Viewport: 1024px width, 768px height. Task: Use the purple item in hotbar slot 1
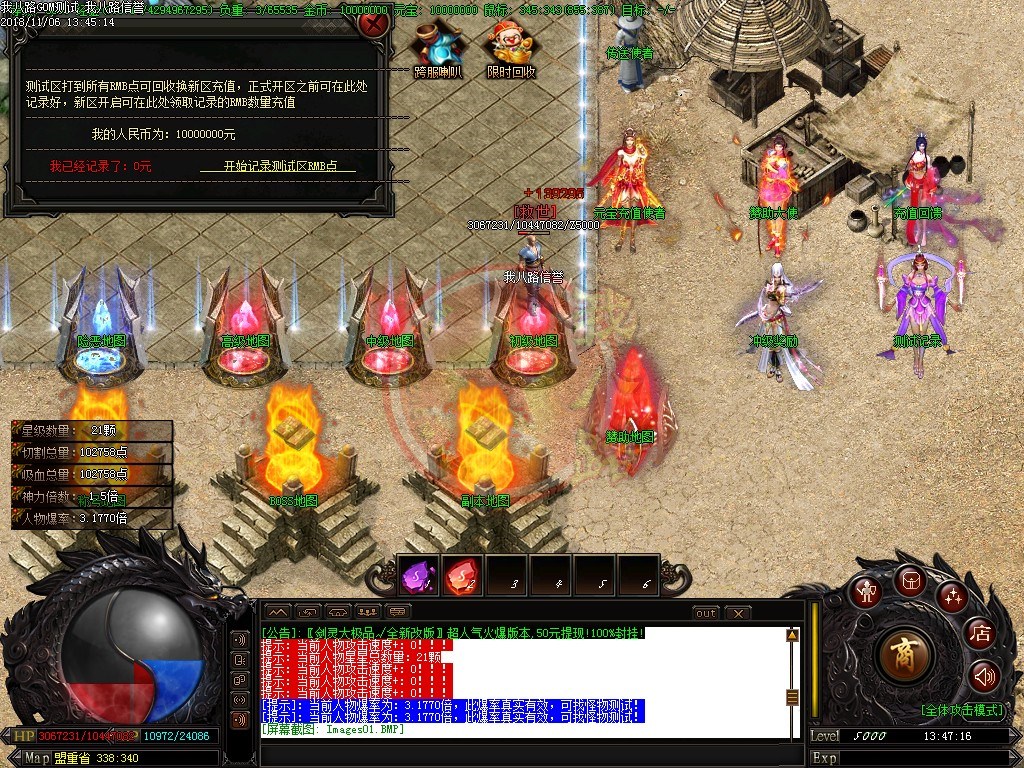tap(418, 575)
